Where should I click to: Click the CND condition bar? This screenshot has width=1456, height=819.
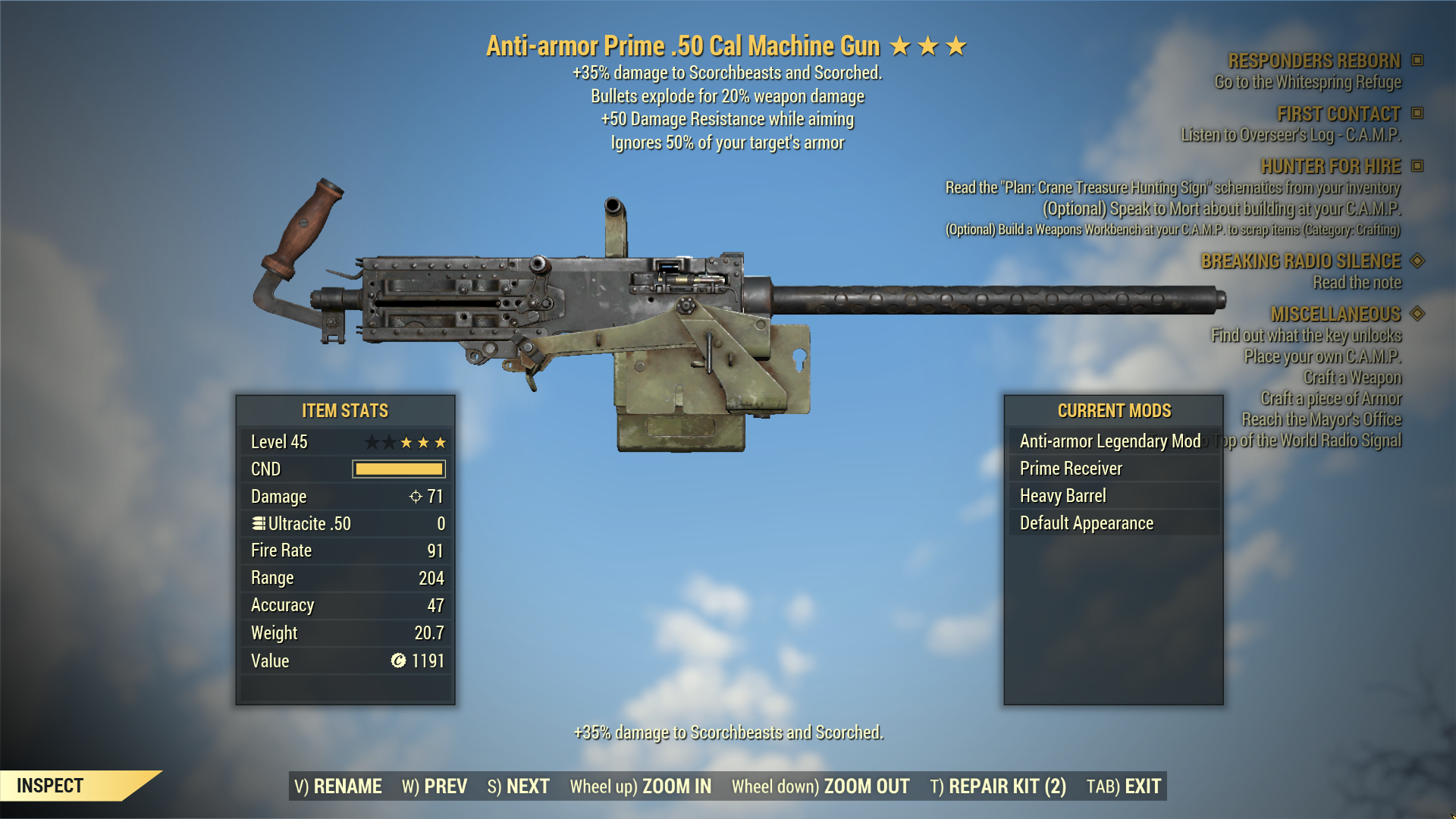(x=397, y=469)
